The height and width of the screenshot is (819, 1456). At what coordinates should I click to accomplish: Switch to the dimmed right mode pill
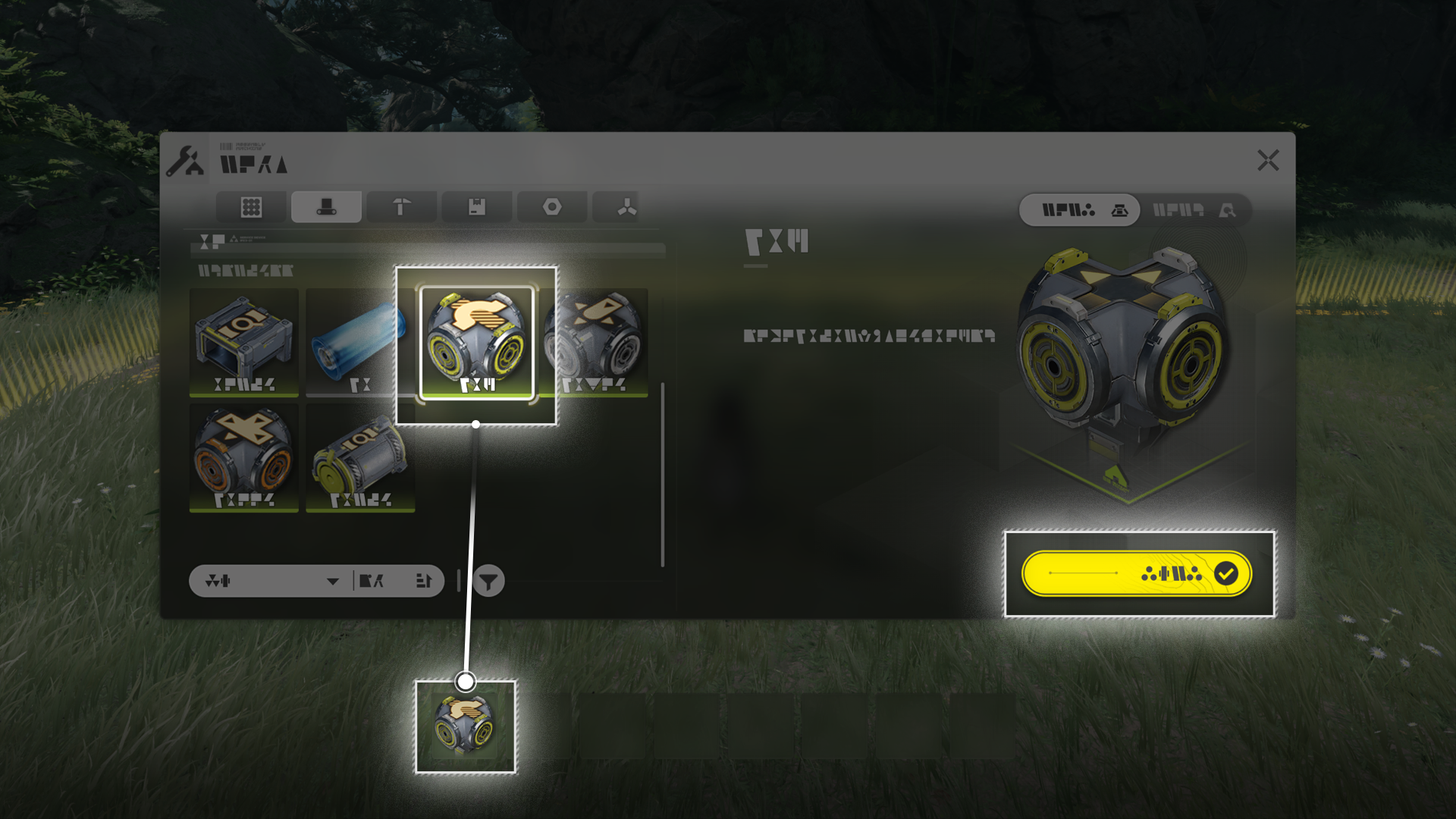(1194, 210)
